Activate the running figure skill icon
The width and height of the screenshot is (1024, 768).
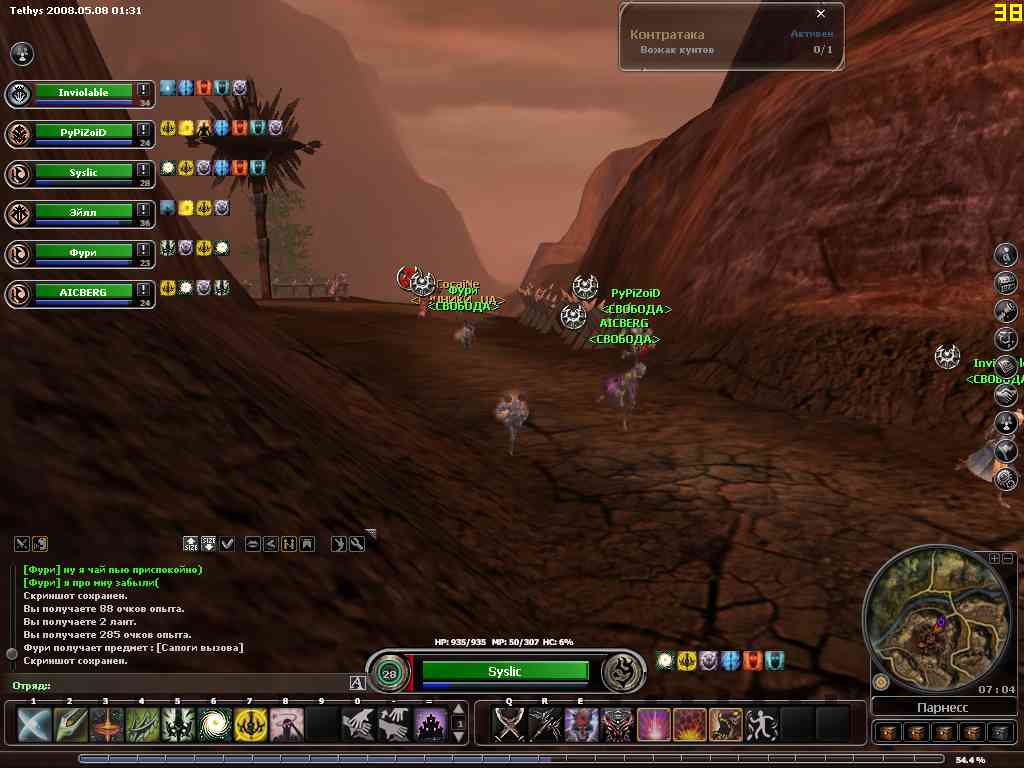point(761,724)
